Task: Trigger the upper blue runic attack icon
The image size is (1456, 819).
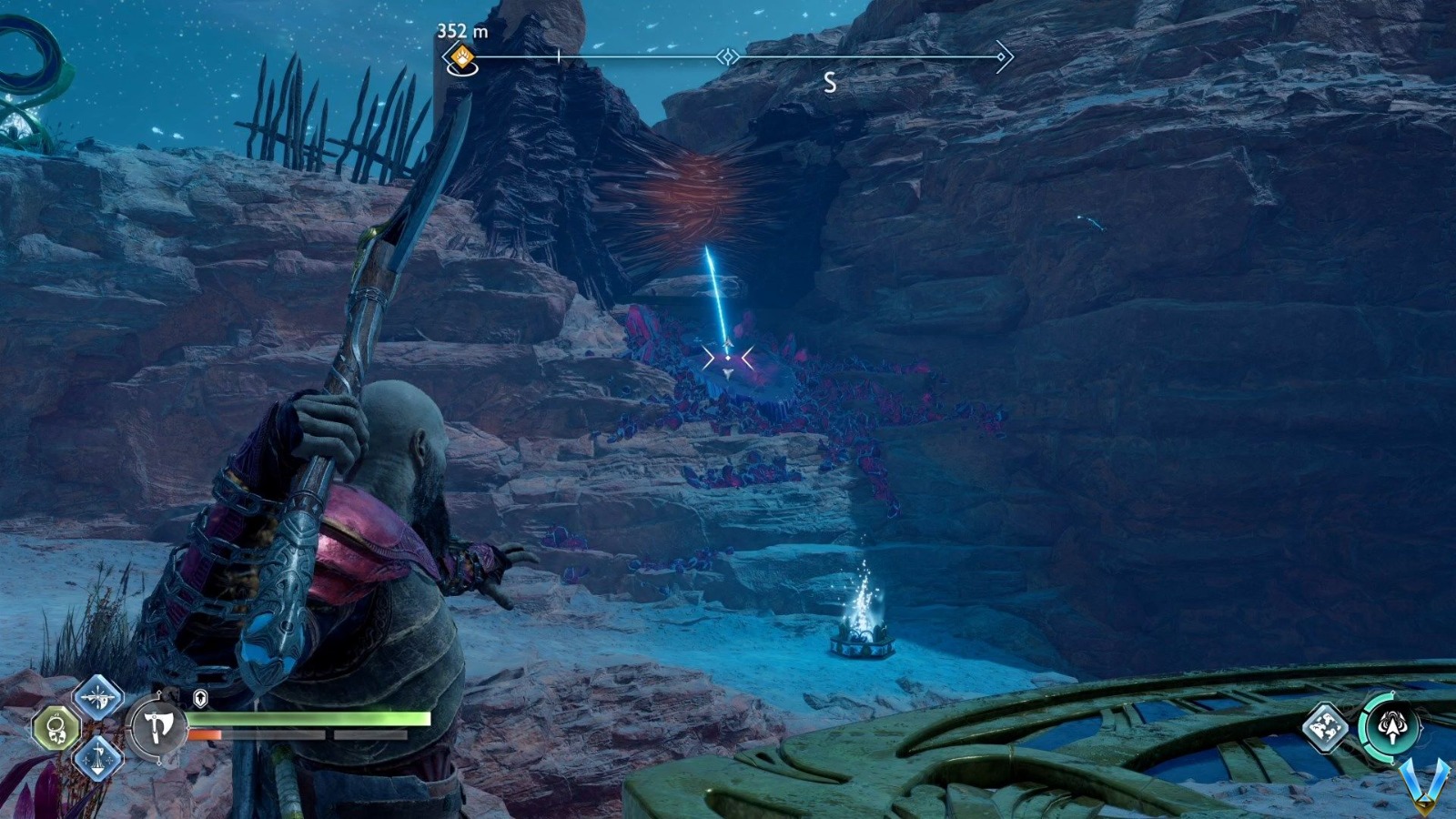Action: point(97,698)
